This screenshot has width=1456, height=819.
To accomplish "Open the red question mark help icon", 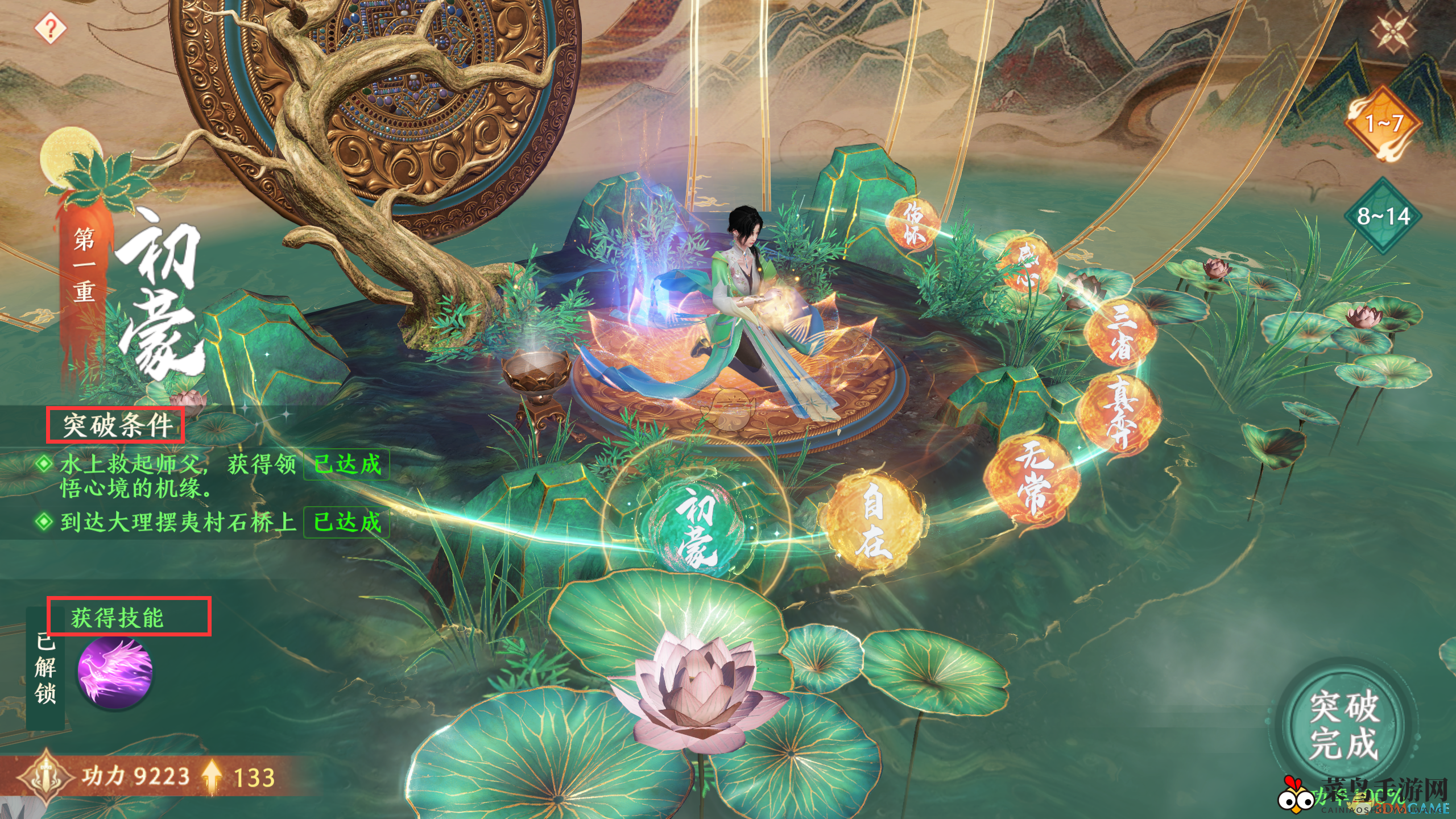I will pos(50,28).
